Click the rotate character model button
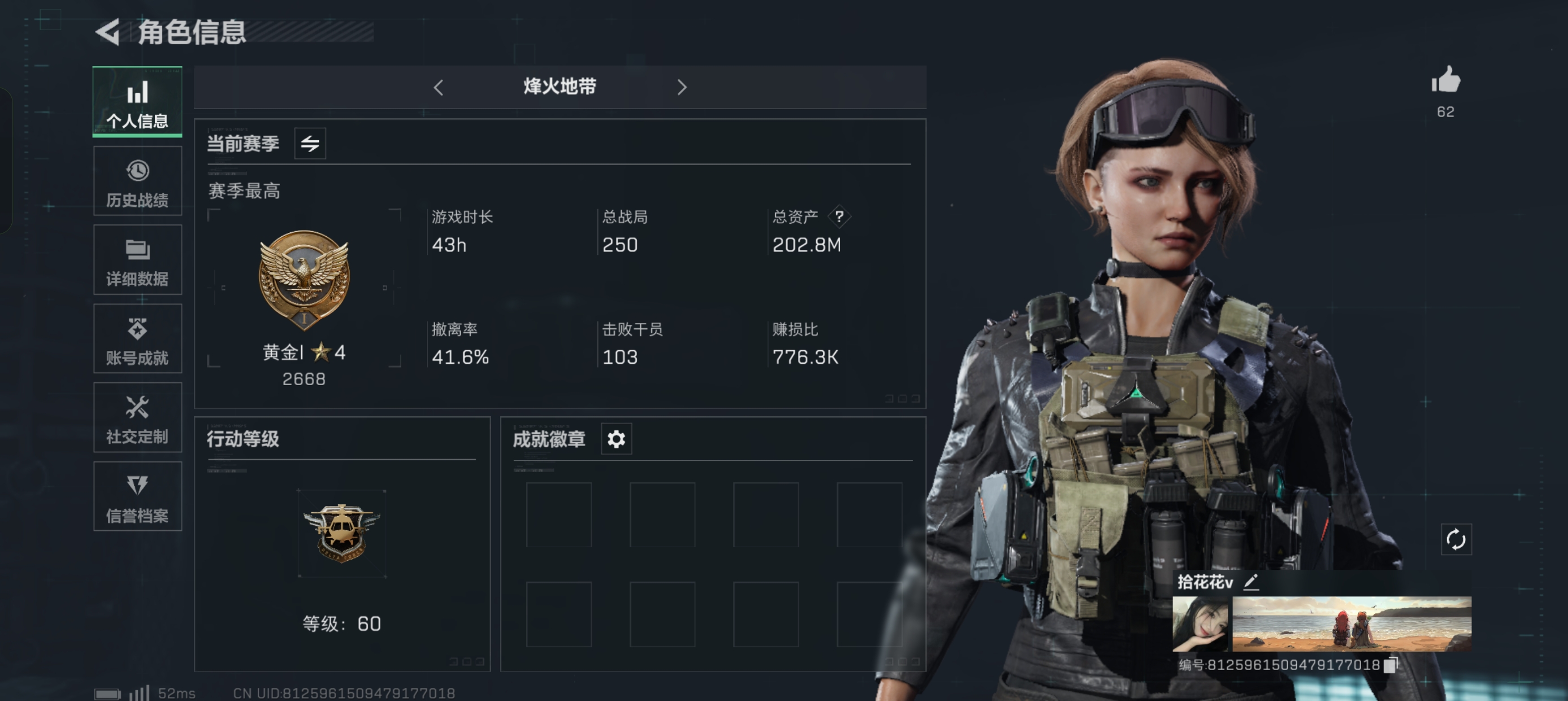 1456,540
